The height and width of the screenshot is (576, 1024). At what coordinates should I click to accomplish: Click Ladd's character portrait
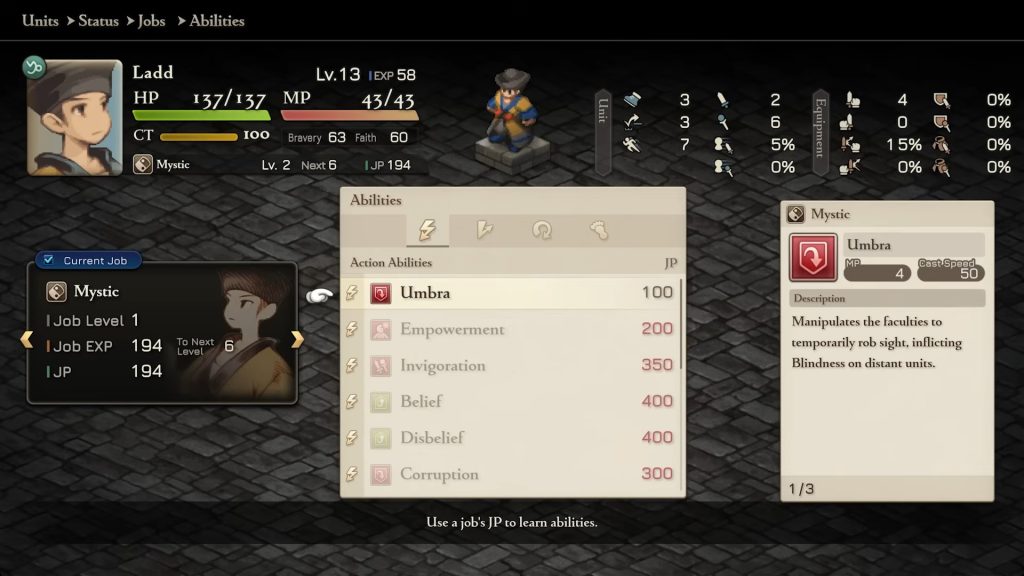[75, 117]
